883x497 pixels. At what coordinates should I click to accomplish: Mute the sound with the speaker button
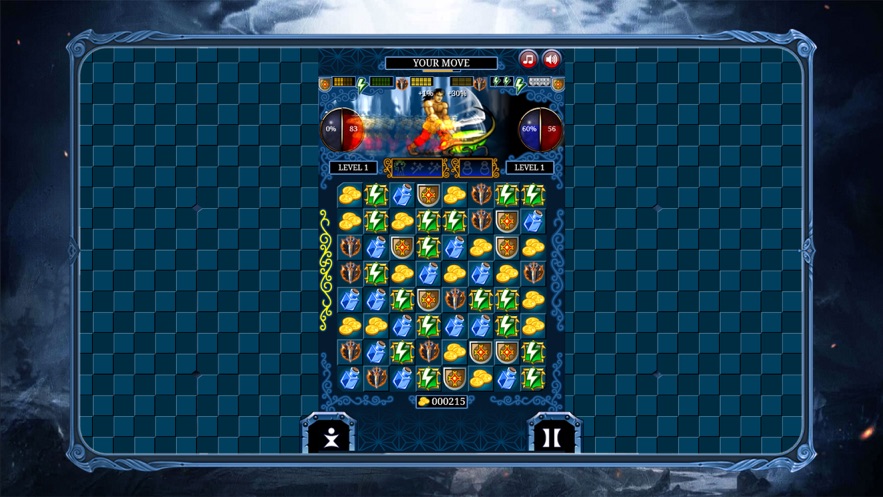click(551, 60)
